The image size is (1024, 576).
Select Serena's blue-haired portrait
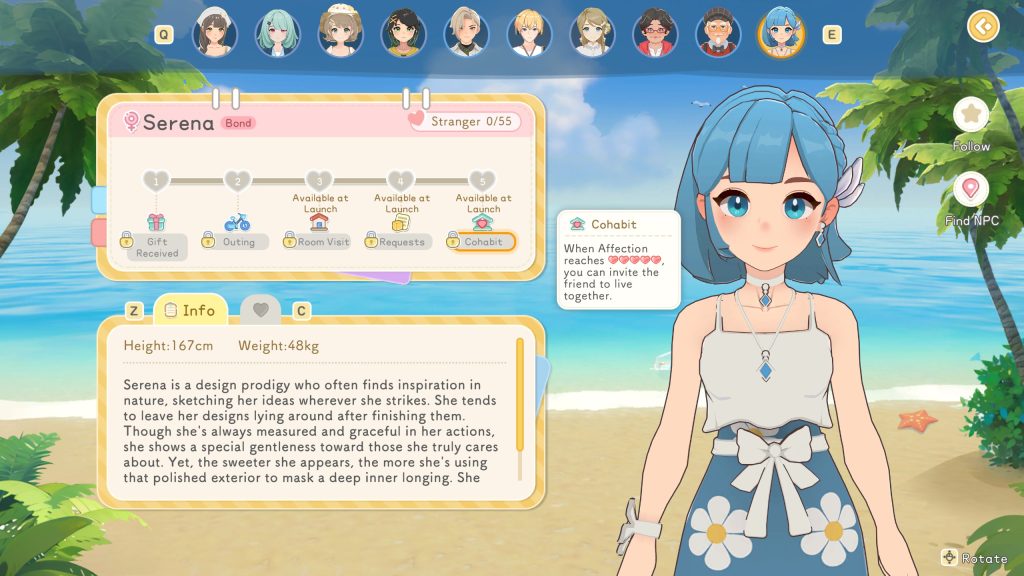point(781,33)
